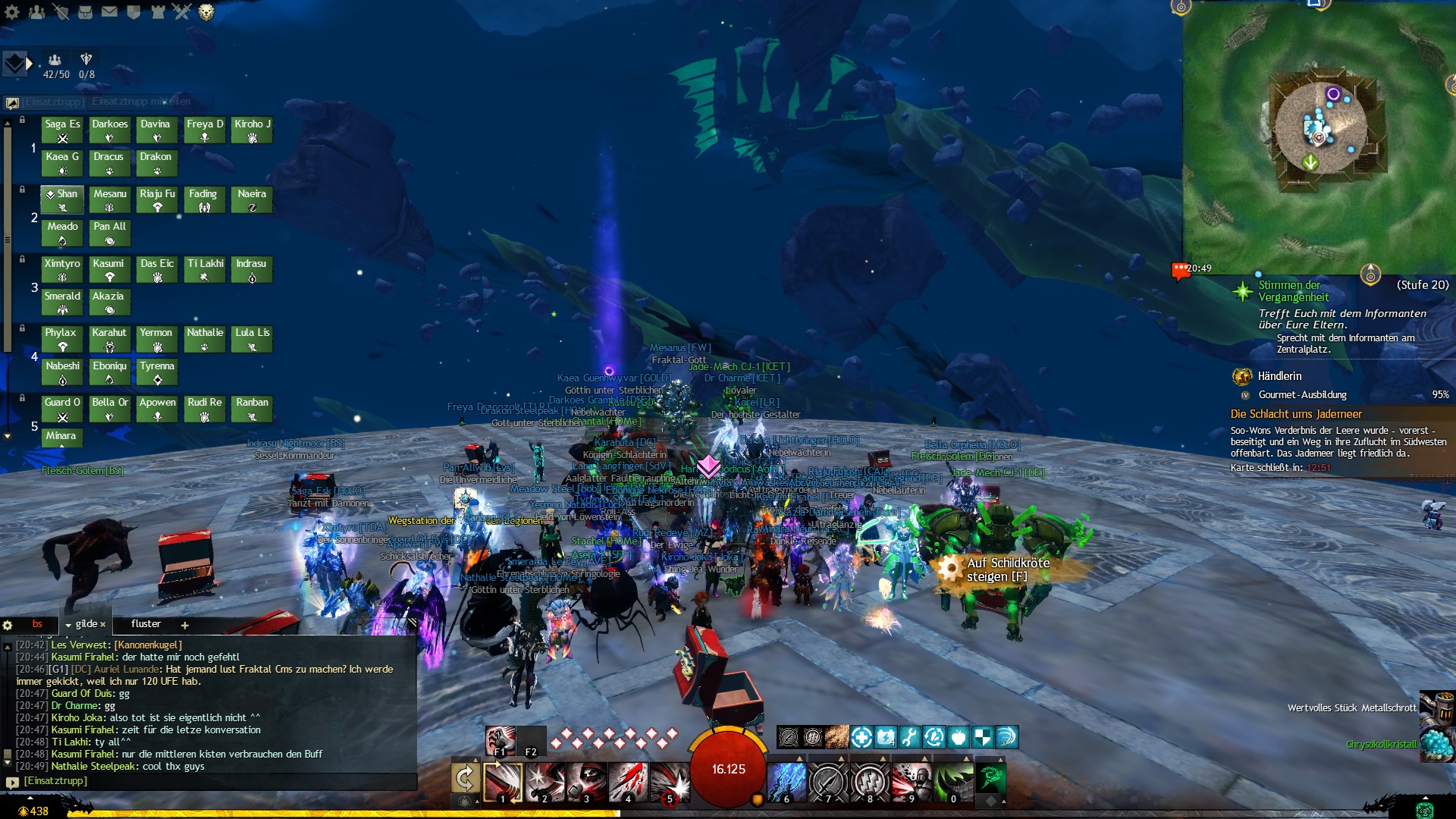Add a new chat tab
Viewport: 1456px width, 819px height.
point(184,625)
